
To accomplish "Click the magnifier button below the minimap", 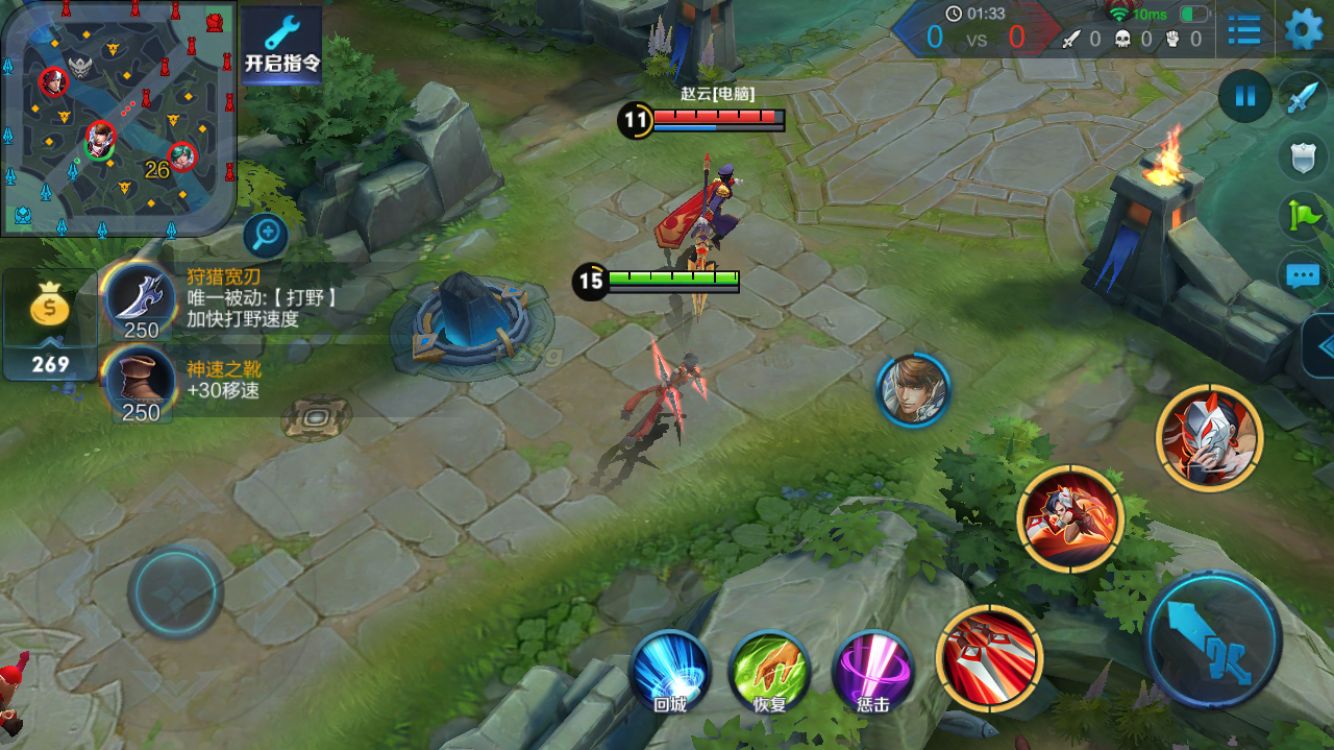I will [x=266, y=236].
